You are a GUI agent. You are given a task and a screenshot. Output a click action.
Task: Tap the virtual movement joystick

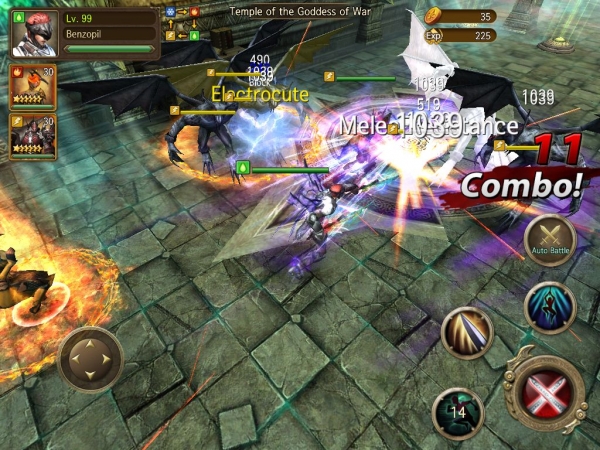[91, 359]
